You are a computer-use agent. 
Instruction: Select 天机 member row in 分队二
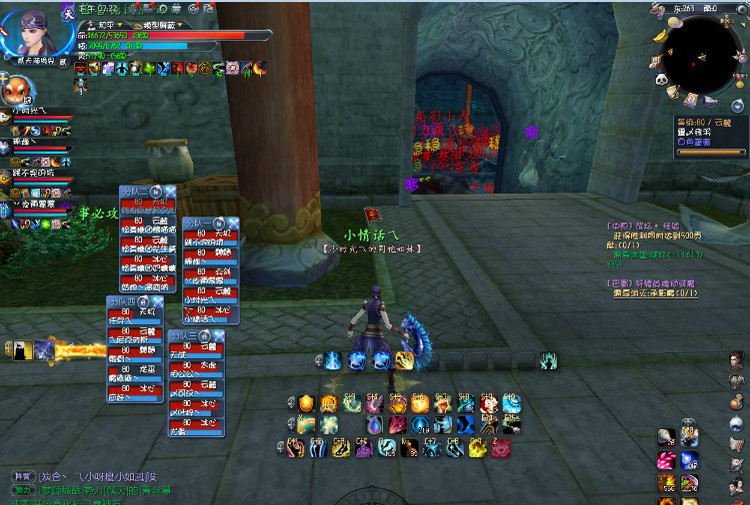pos(145,203)
